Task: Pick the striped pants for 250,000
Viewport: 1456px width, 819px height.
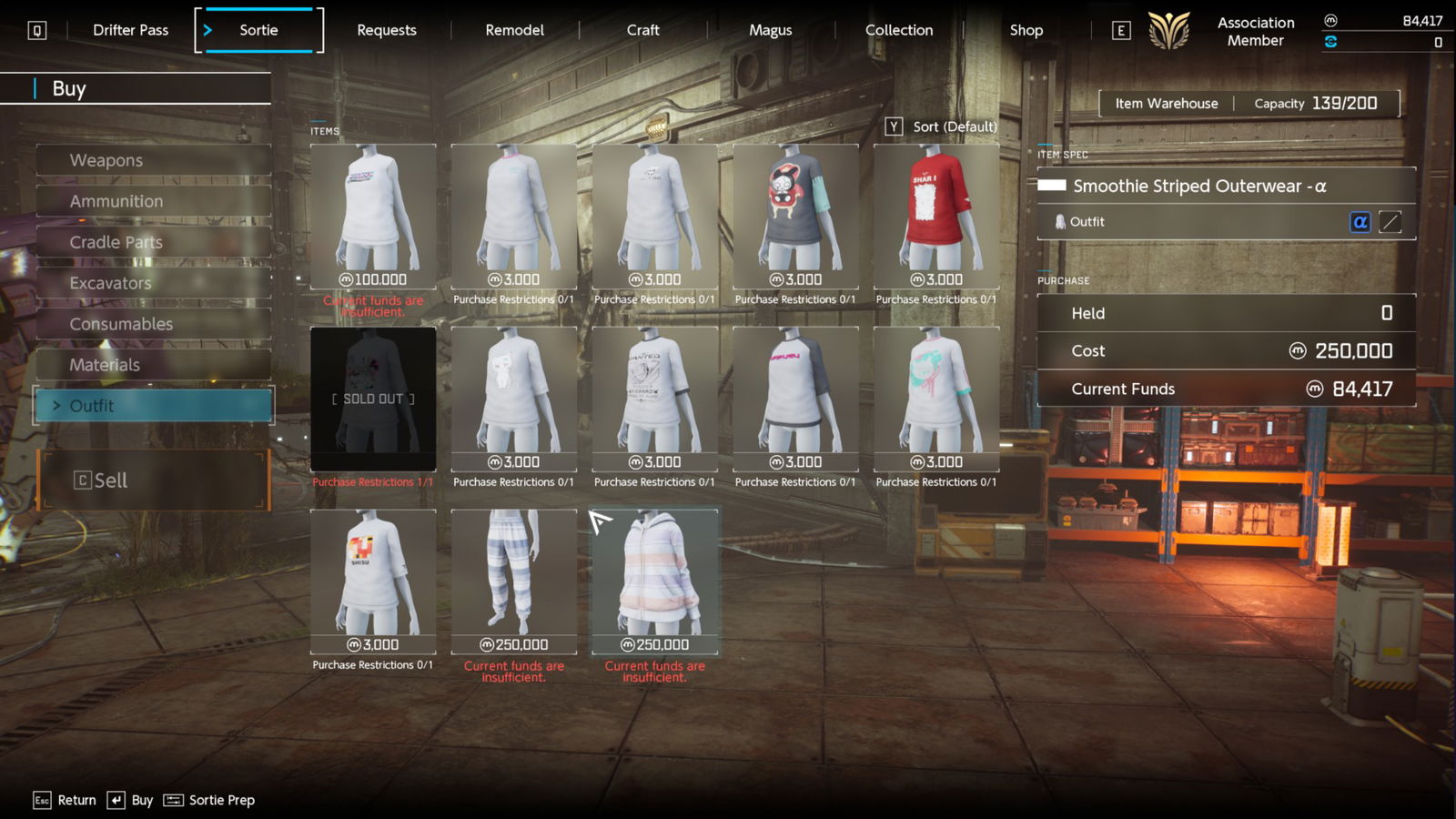Action: 513,581
